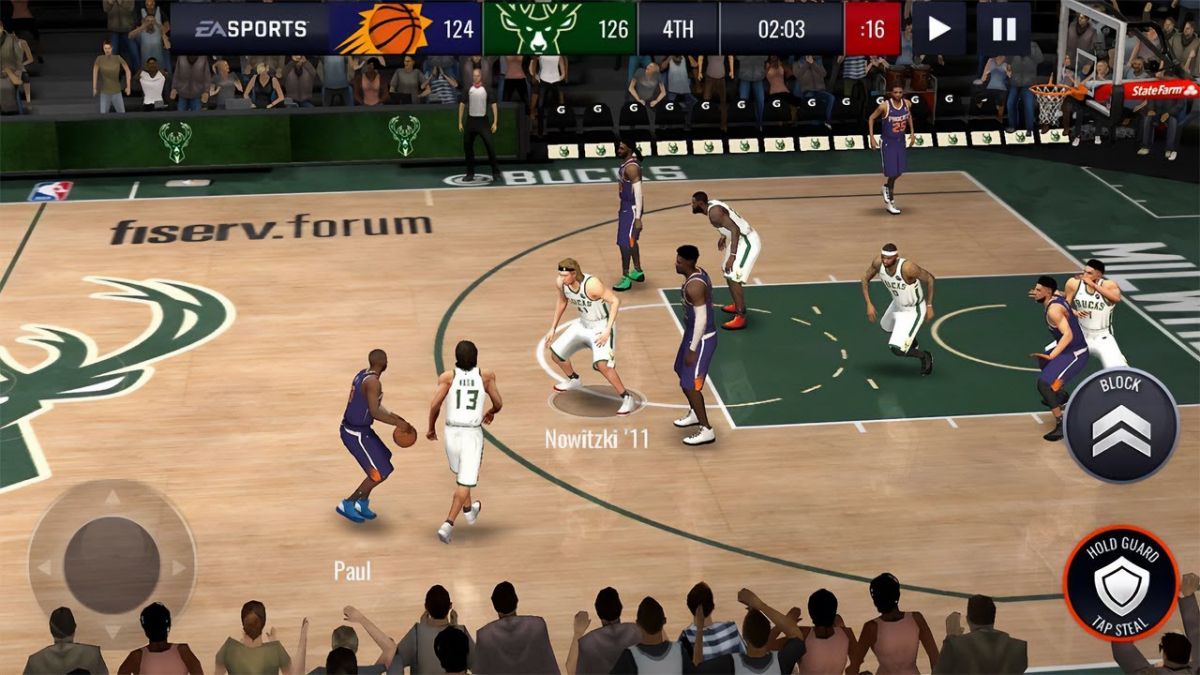1200x675 pixels.
Task: Hit the Block button
Action: [x=1120, y=425]
